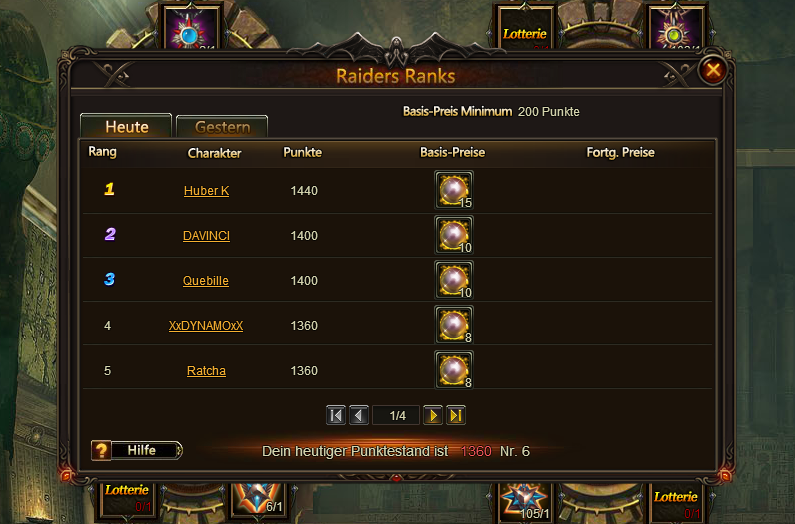Open XxDYNAMOxX character link

(206, 325)
